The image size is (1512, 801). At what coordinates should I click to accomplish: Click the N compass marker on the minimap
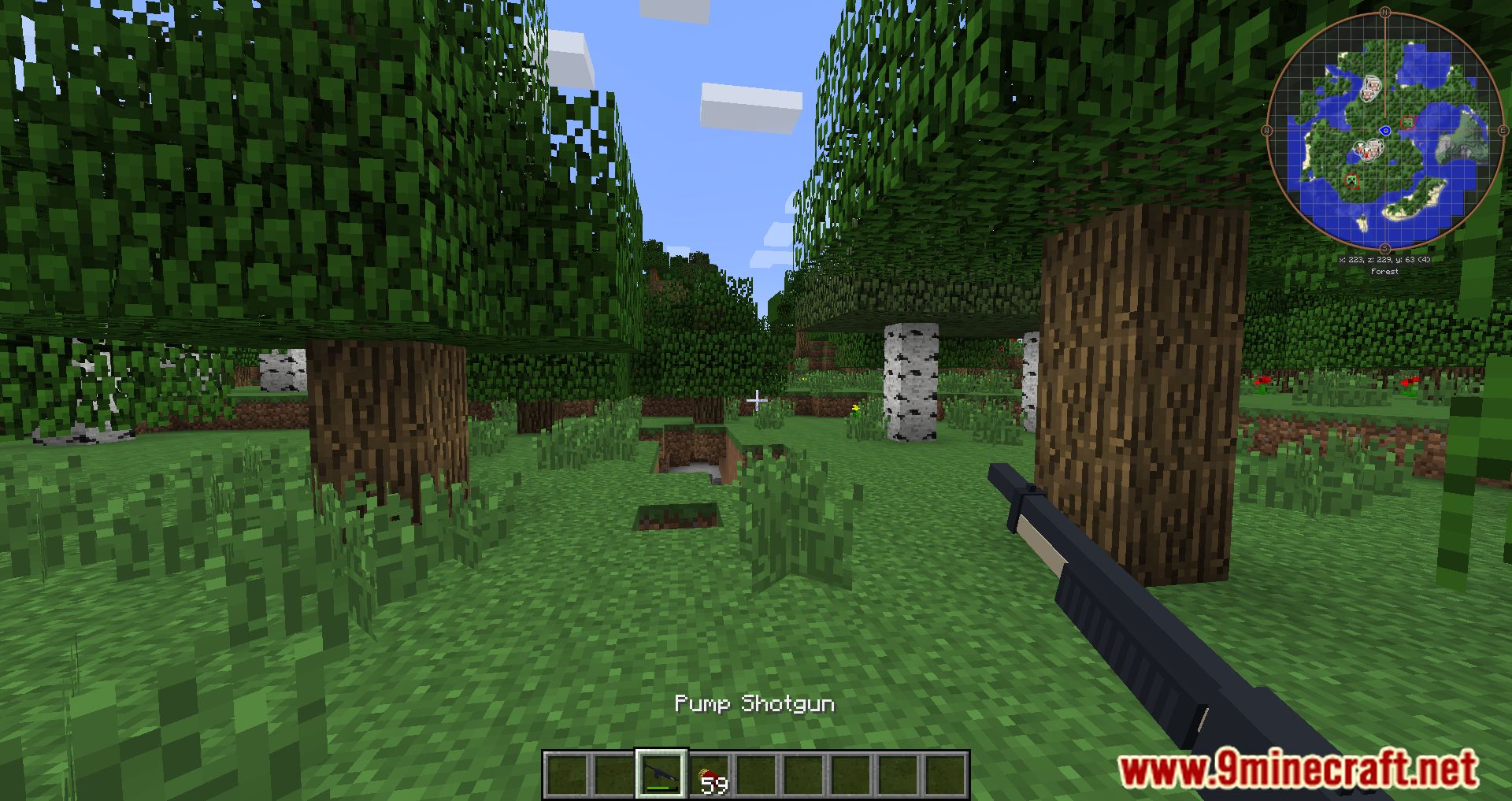pyautogui.click(x=1384, y=12)
